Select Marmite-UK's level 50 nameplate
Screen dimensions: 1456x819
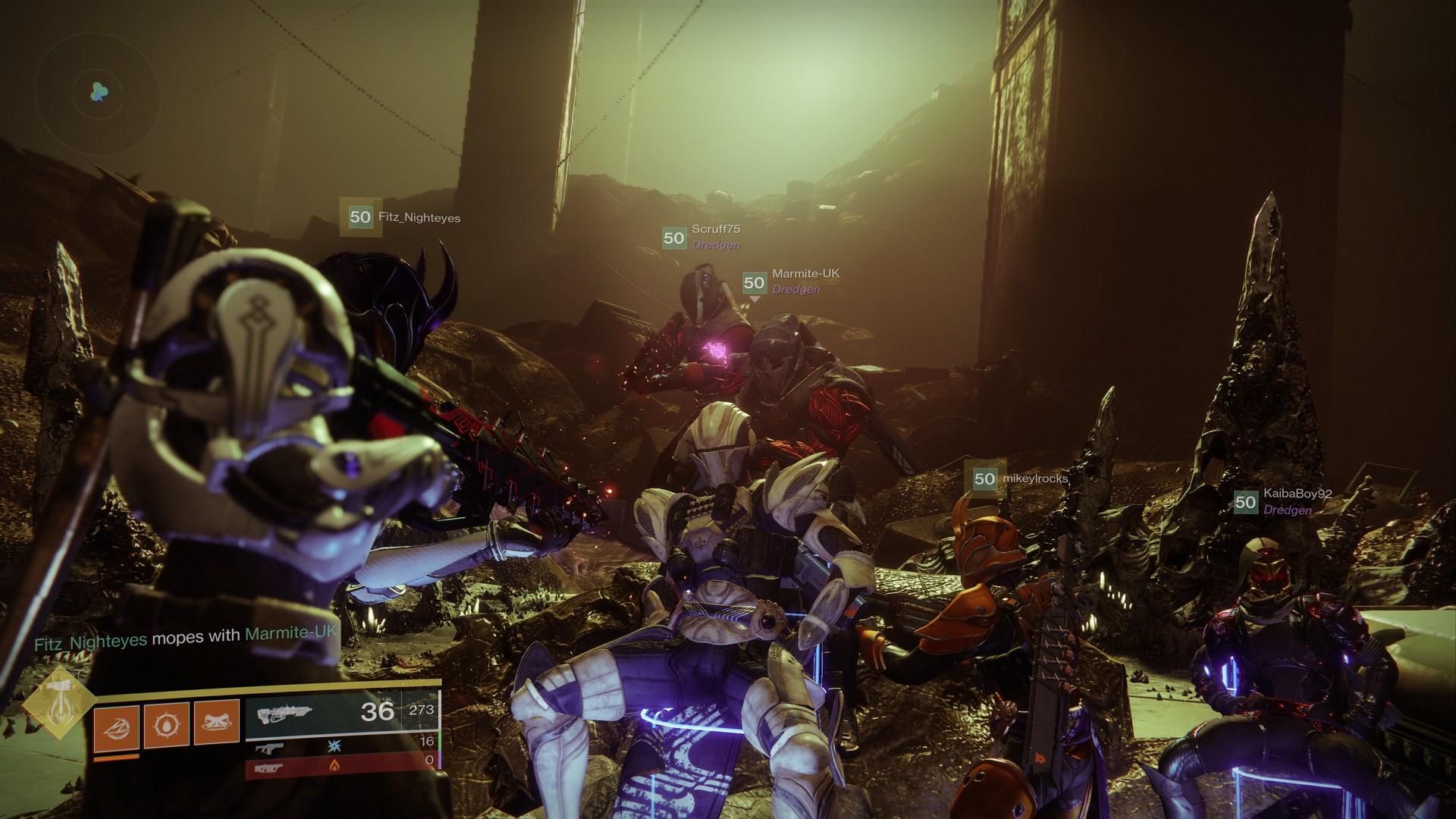click(x=792, y=281)
